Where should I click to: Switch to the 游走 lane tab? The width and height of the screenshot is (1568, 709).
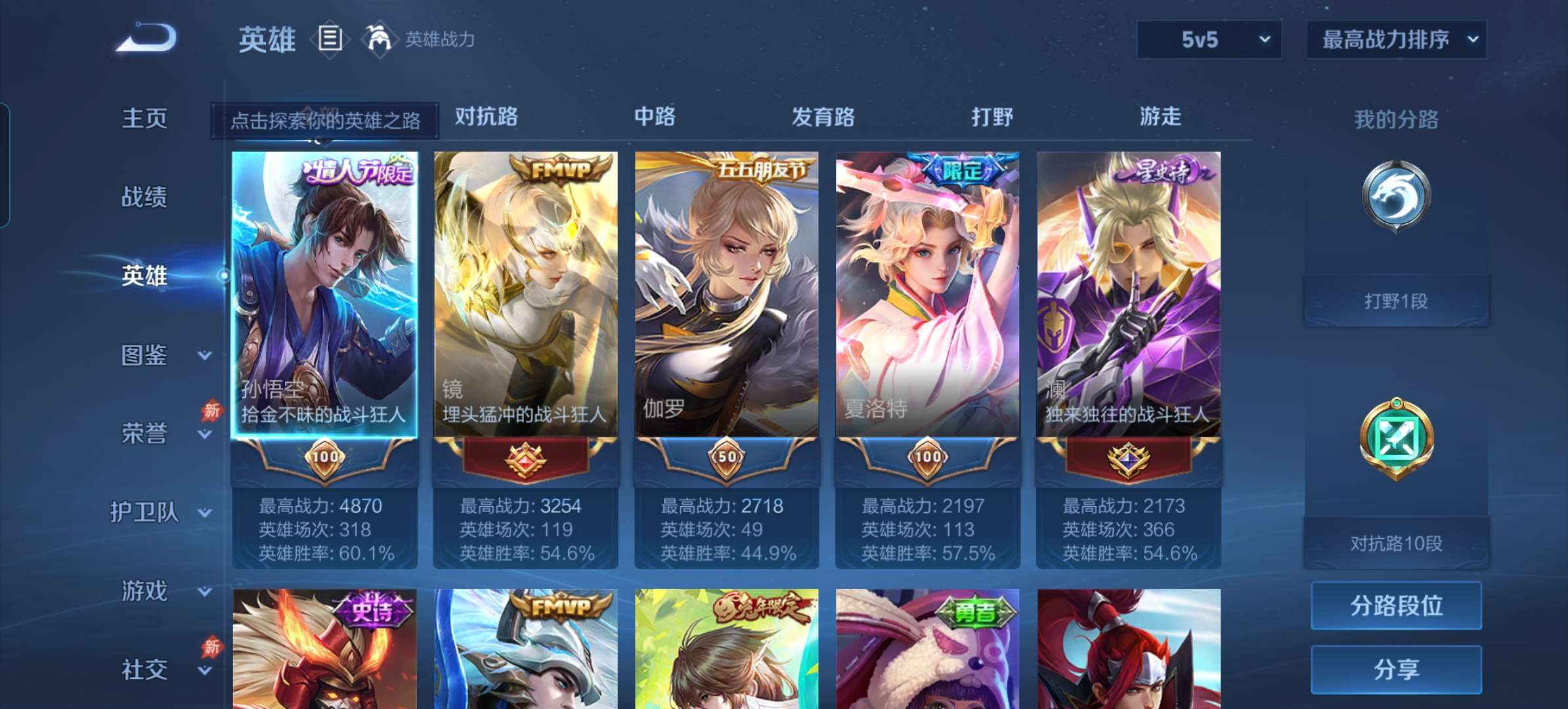click(x=1160, y=117)
